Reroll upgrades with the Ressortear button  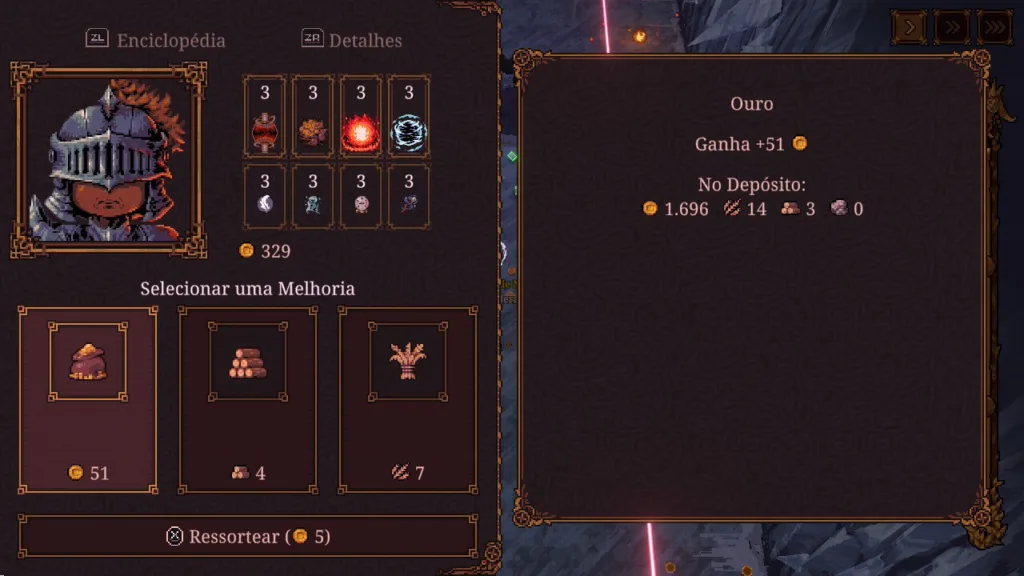coord(248,537)
